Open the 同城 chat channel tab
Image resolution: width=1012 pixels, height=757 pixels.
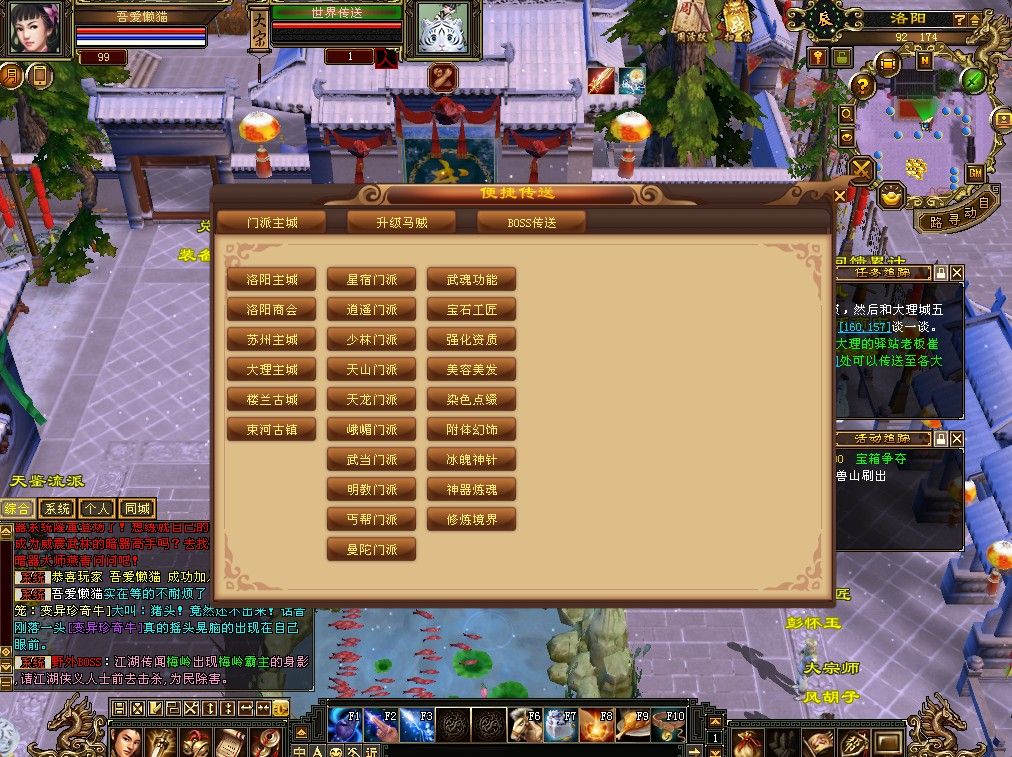coord(136,508)
